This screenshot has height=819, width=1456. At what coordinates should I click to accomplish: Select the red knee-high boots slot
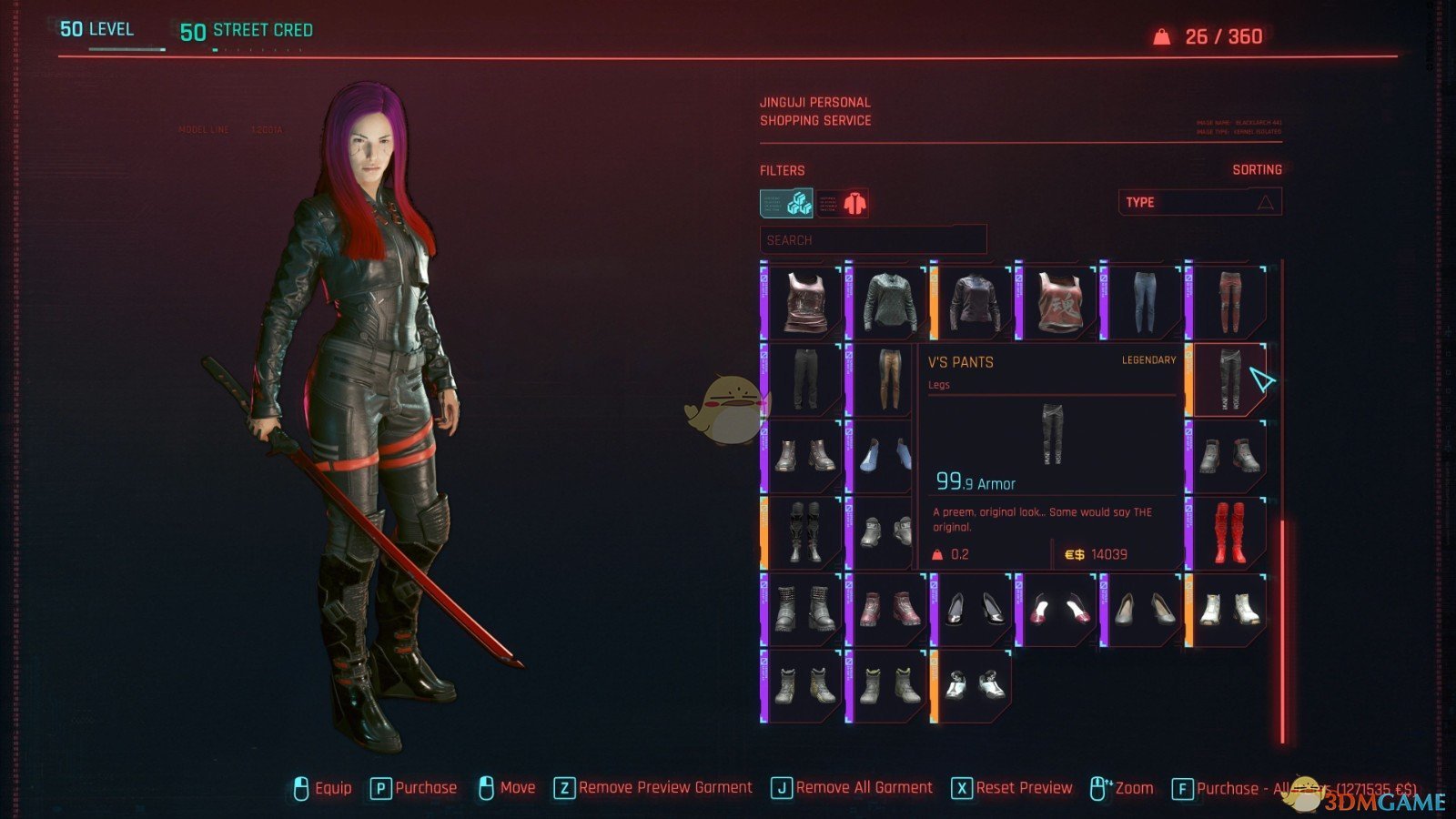tap(1228, 532)
